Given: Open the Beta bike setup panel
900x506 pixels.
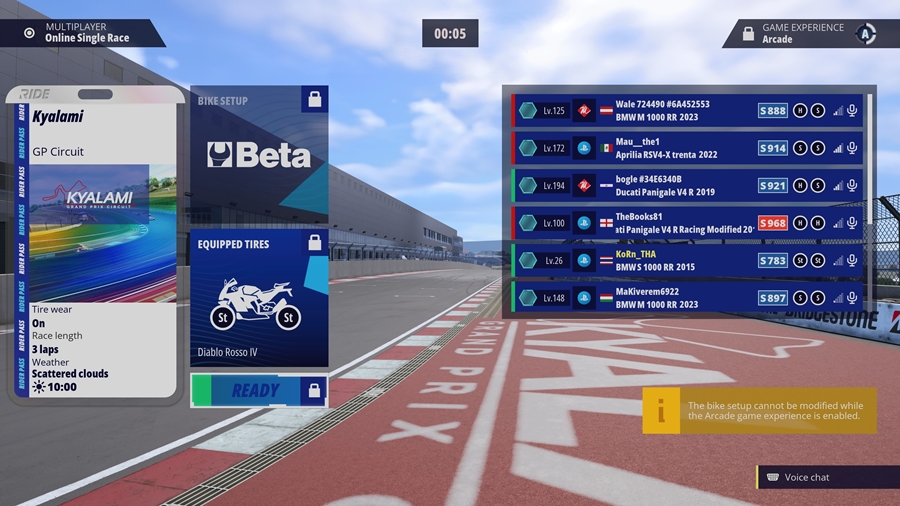Looking at the screenshot, I should tap(258, 155).
